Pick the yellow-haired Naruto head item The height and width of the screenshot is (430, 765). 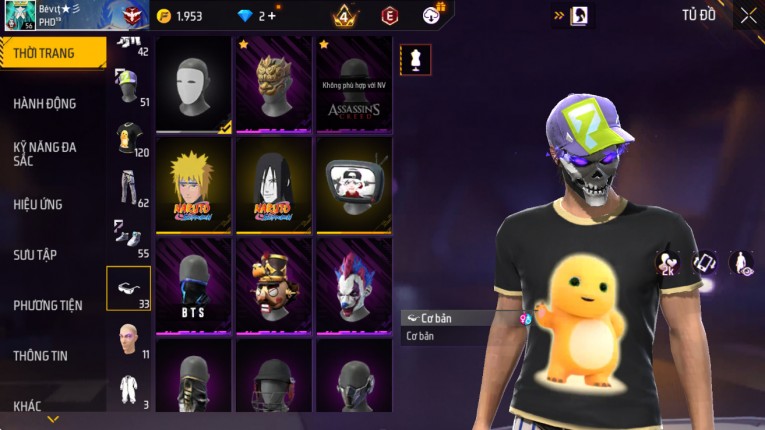point(194,185)
